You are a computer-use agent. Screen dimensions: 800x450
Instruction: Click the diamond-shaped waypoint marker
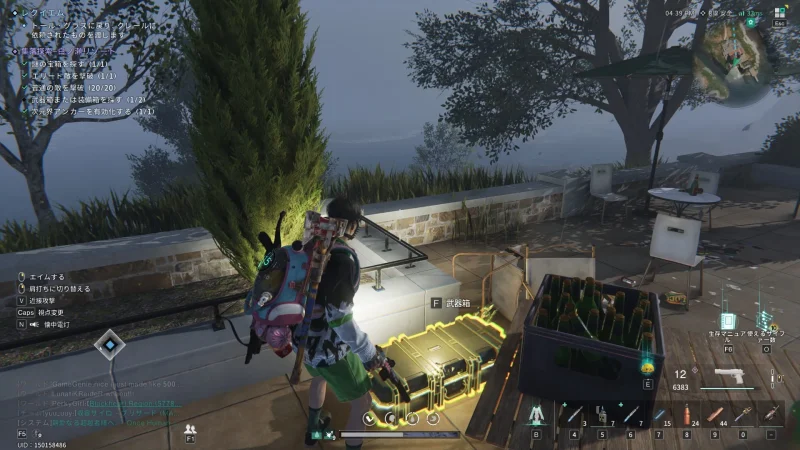[x=107, y=346]
